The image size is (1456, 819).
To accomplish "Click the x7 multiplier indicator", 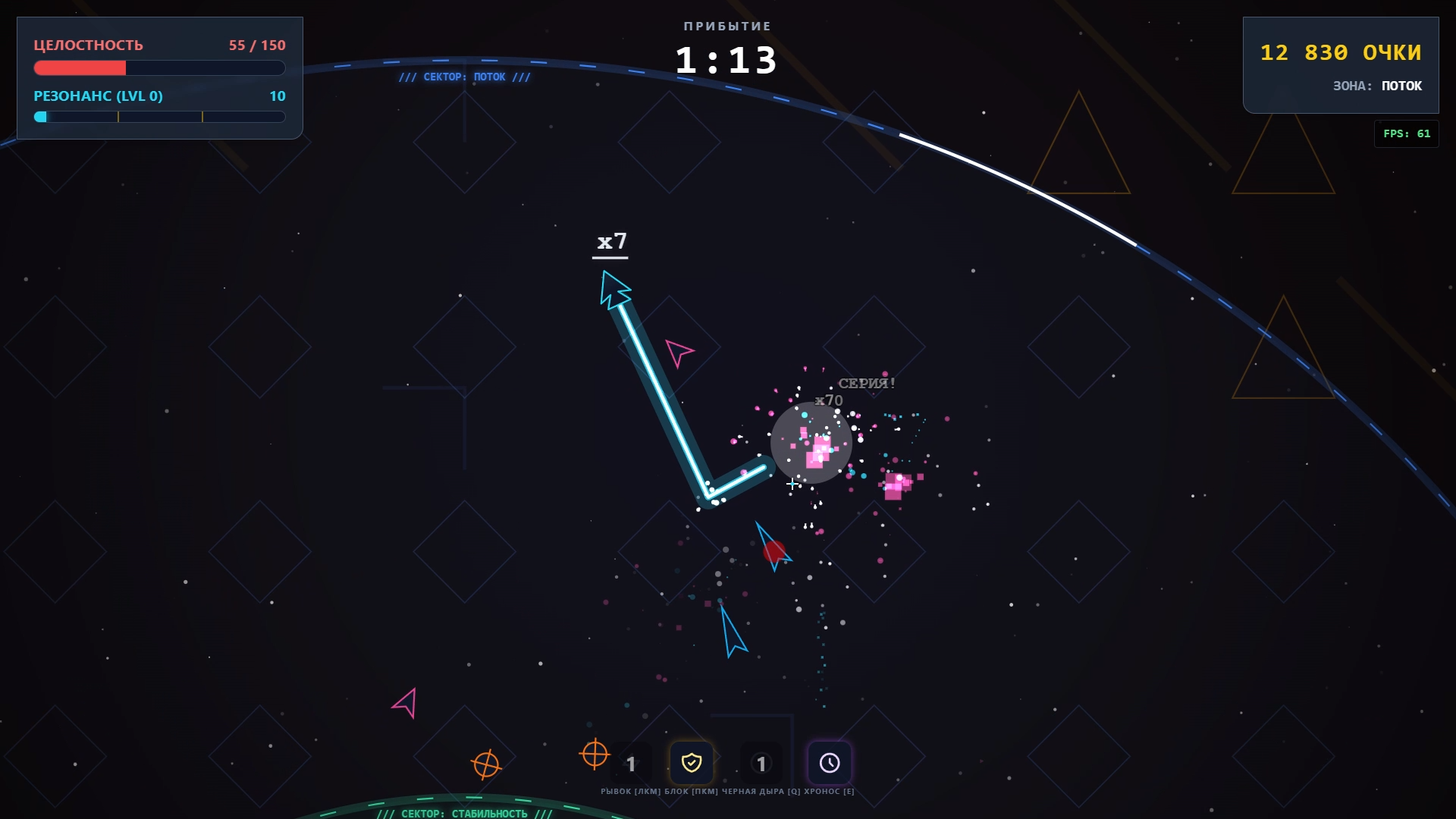I will [611, 242].
